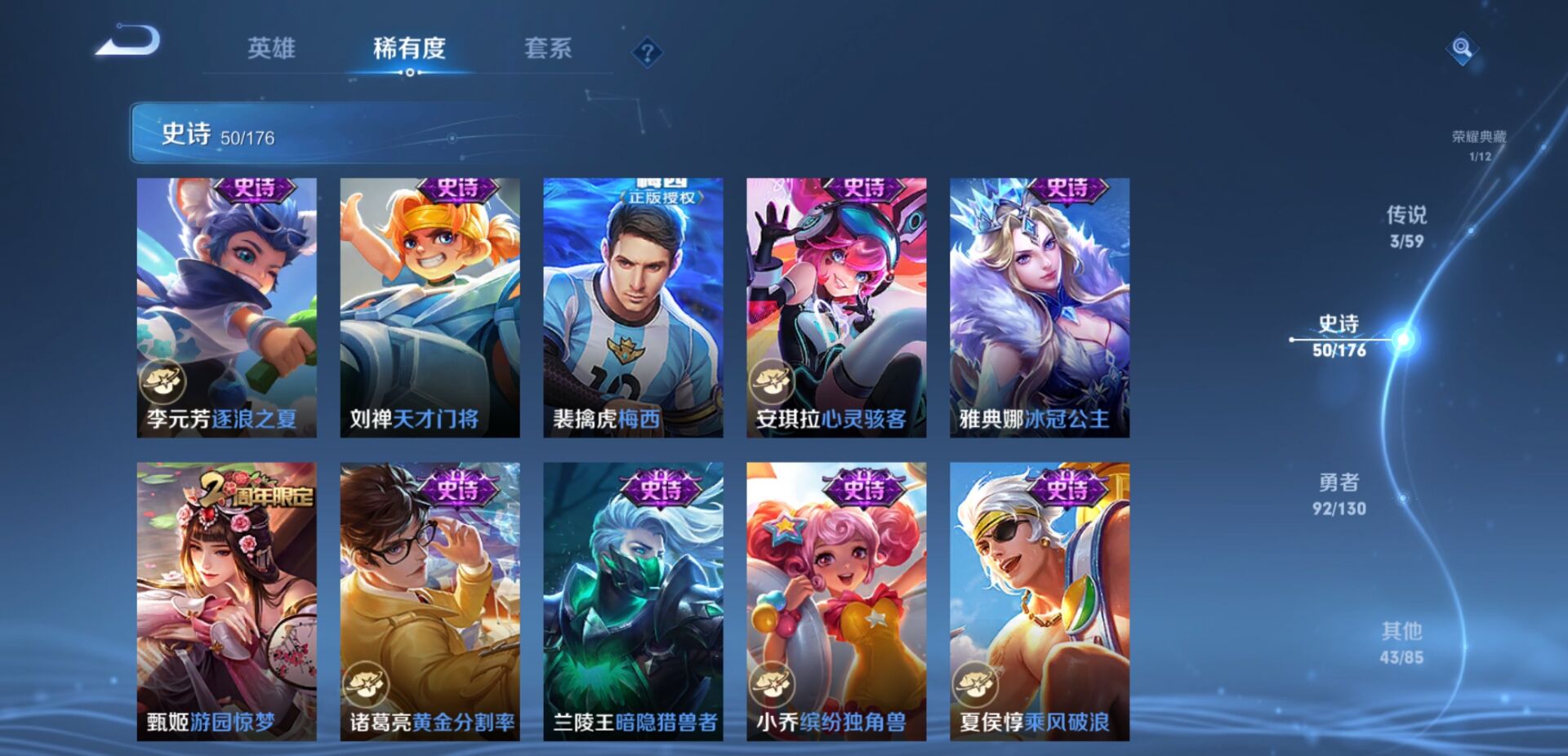Switch to the 套系 tab
The image size is (1568, 756).
[549, 50]
